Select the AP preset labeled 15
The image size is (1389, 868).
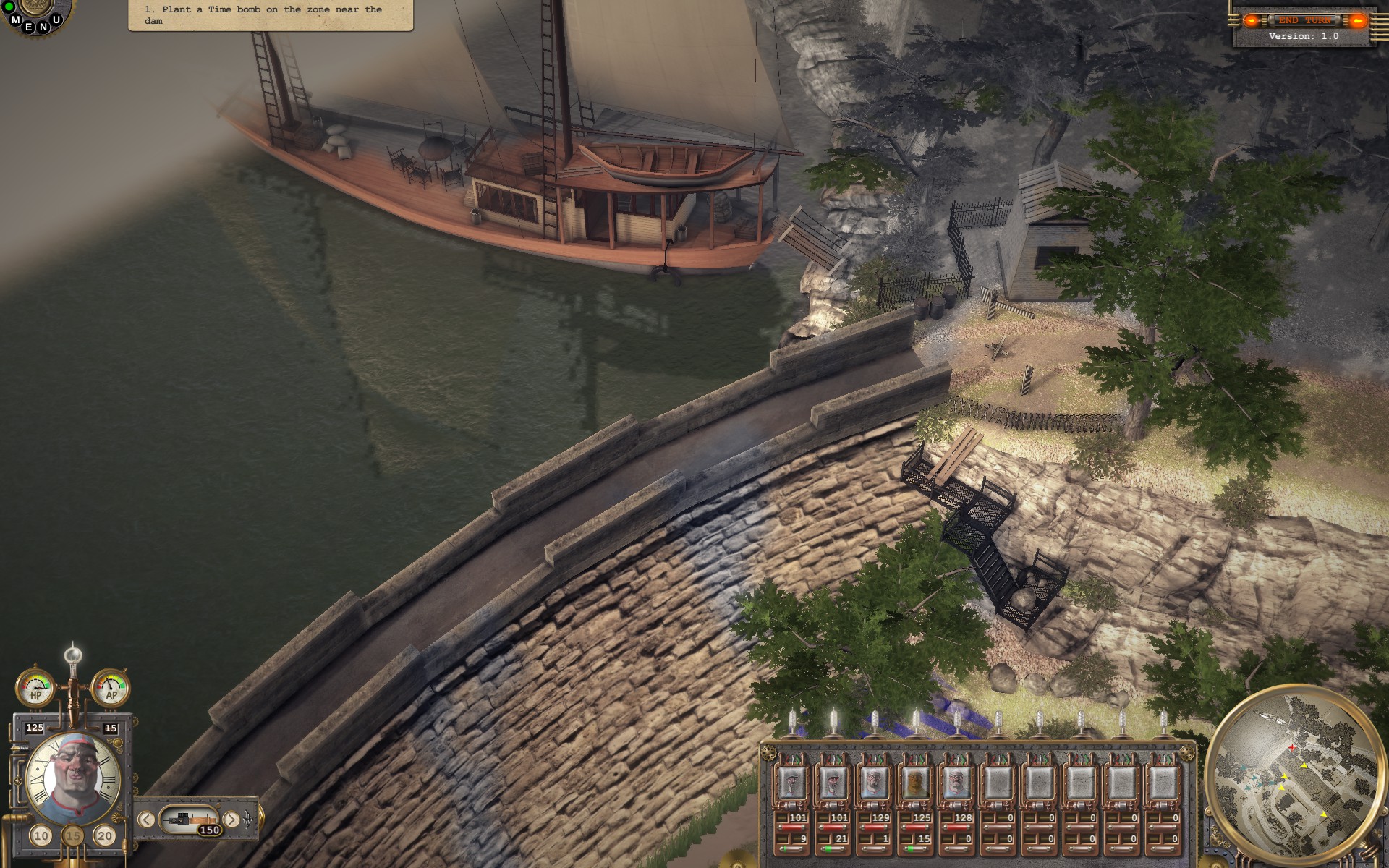click(x=72, y=836)
